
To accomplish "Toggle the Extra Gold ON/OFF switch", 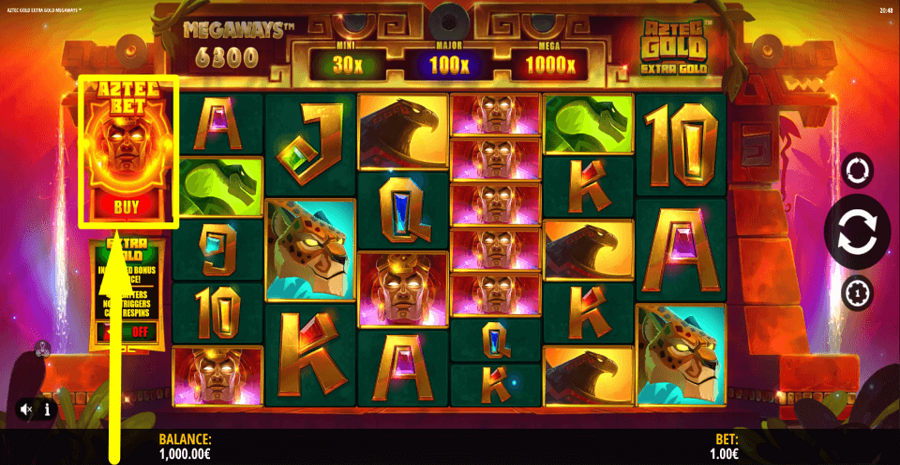I will pyautogui.click(x=128, y=333).
